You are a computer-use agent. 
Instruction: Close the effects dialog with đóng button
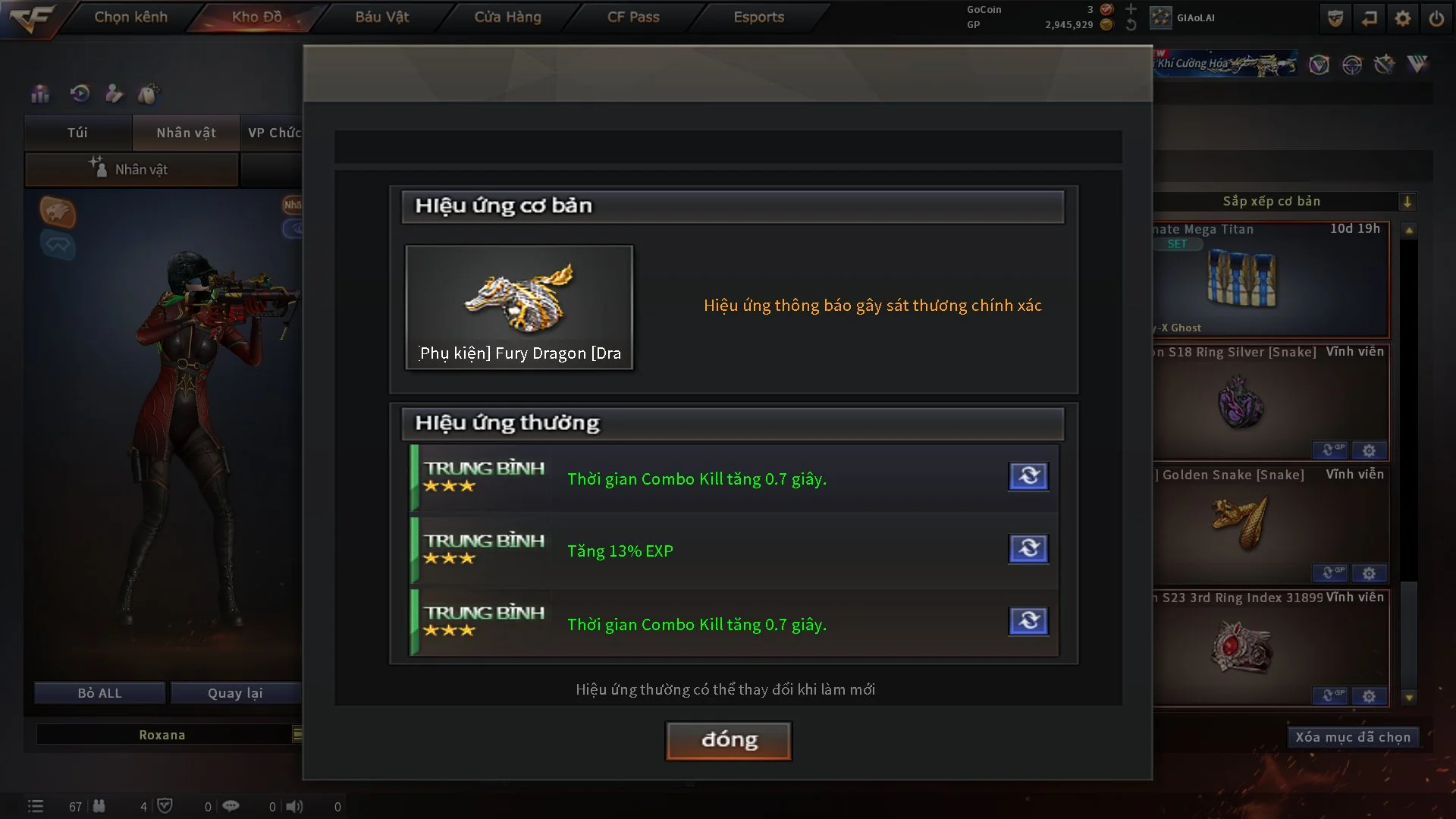pyautogui.click(x=729, y=740)
